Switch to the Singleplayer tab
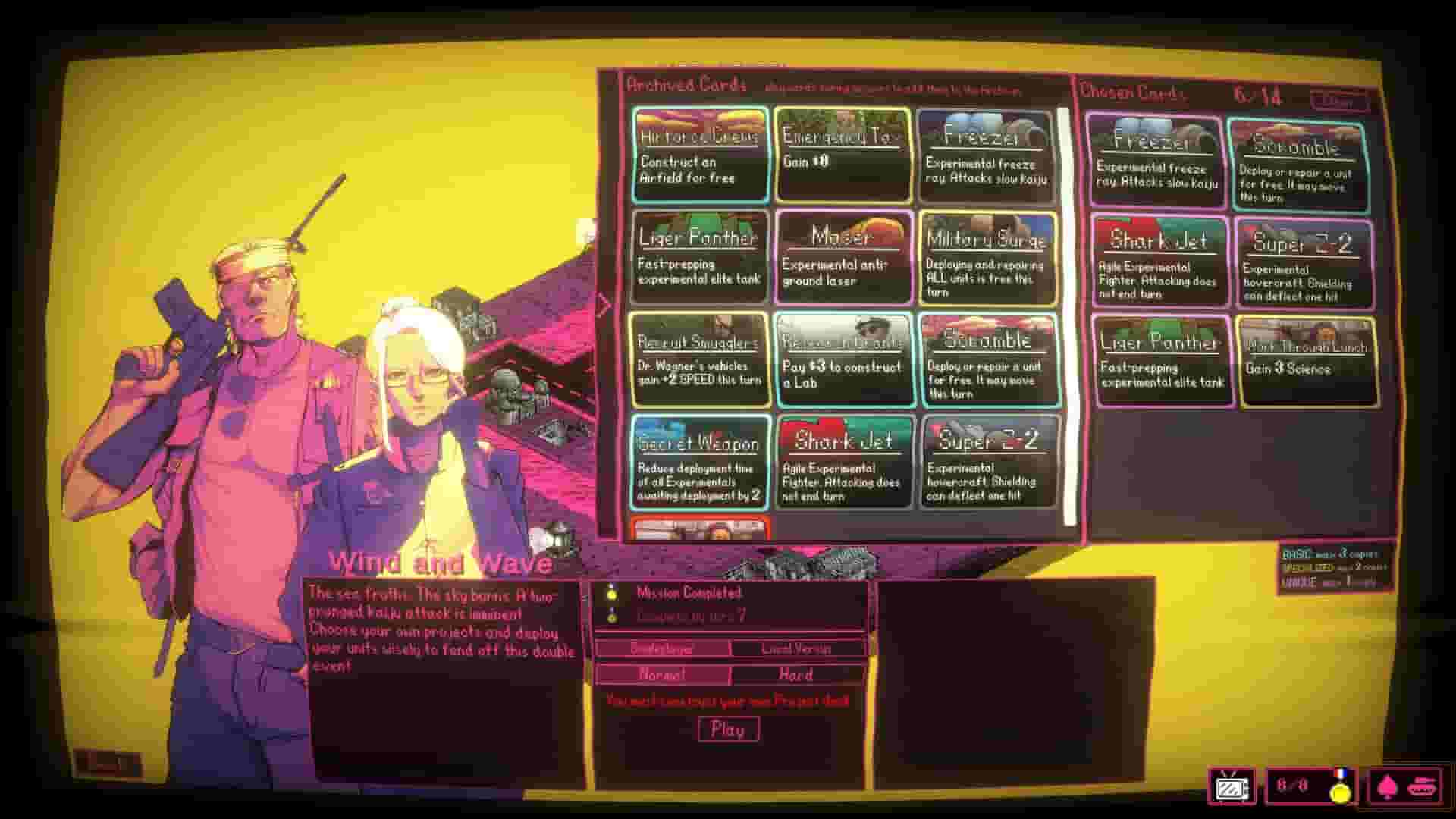Screen dimensions: 1456x819 [x=663, y=648]
